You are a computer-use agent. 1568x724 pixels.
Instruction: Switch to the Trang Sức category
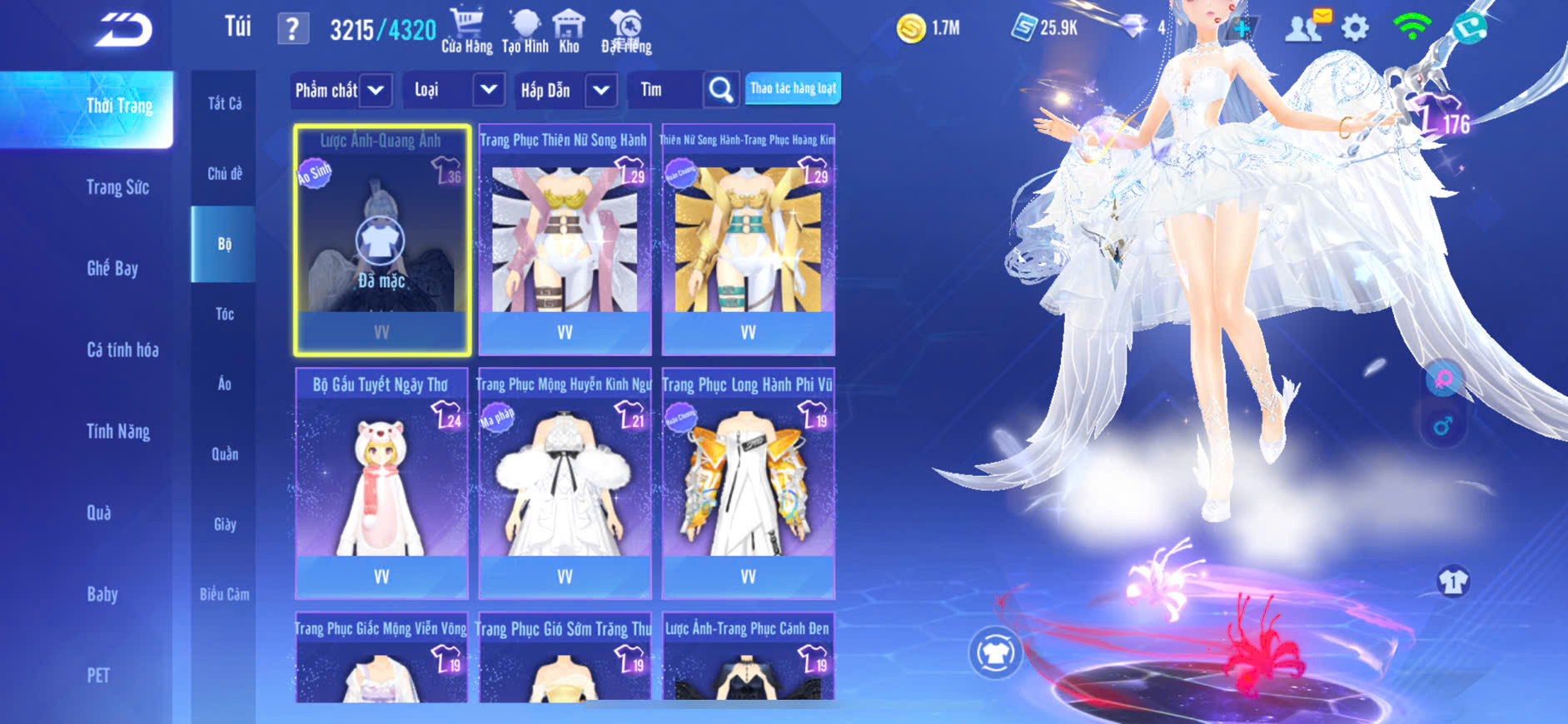click(117, 187)
